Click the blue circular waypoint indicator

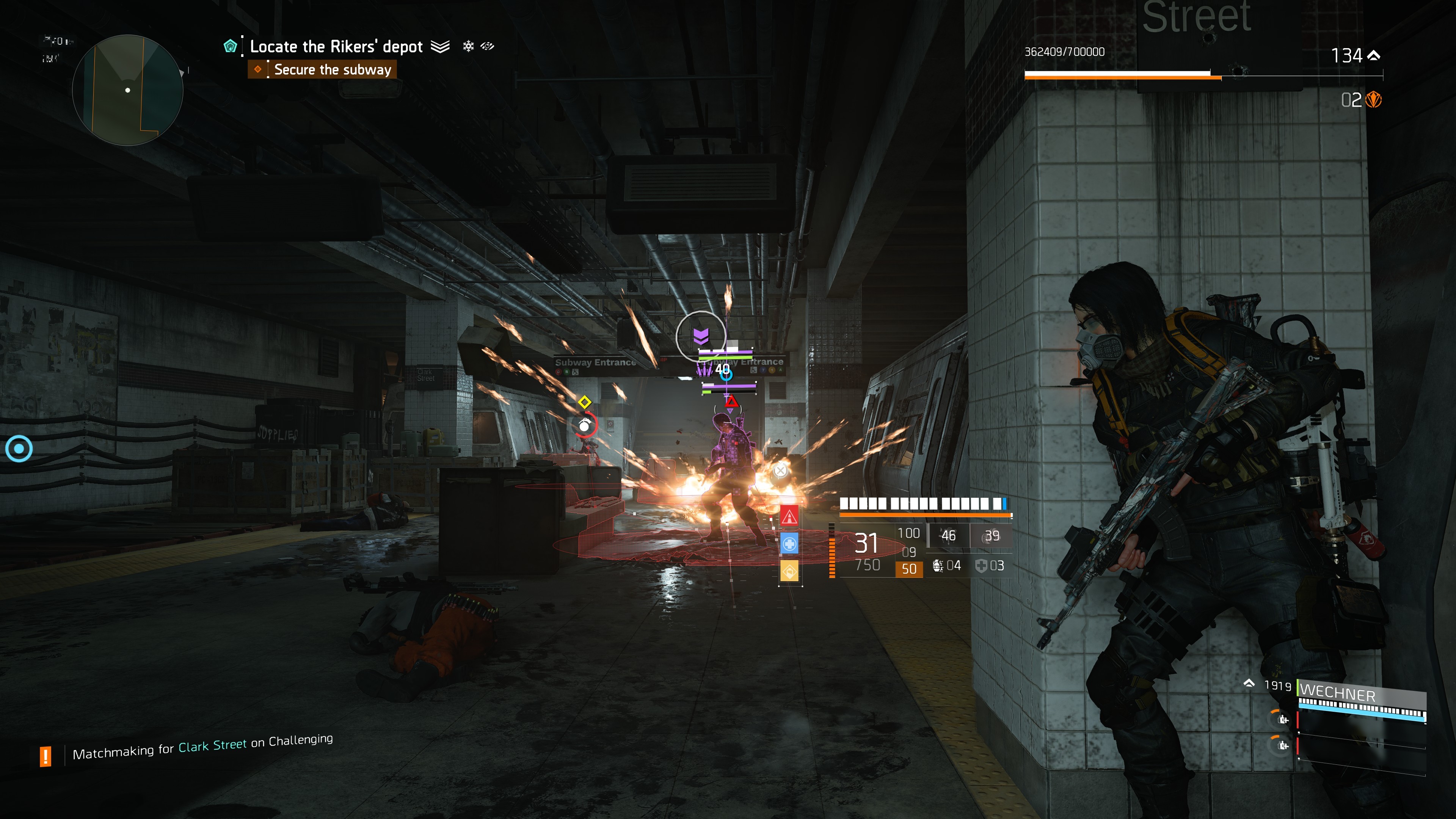pyautogui.click(x=19, y=449)
